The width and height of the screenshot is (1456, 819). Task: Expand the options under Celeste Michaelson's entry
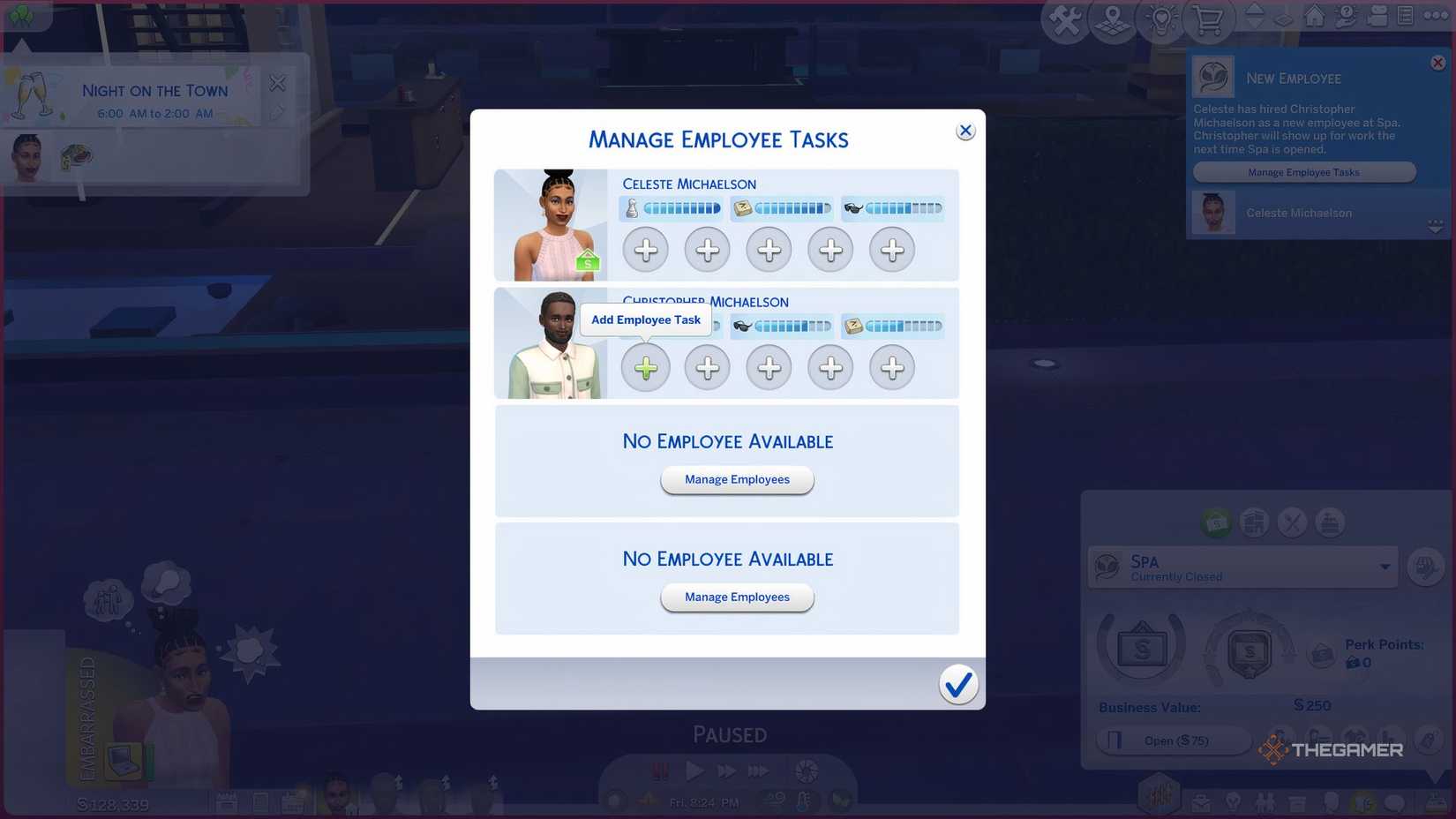[1437, 226]
